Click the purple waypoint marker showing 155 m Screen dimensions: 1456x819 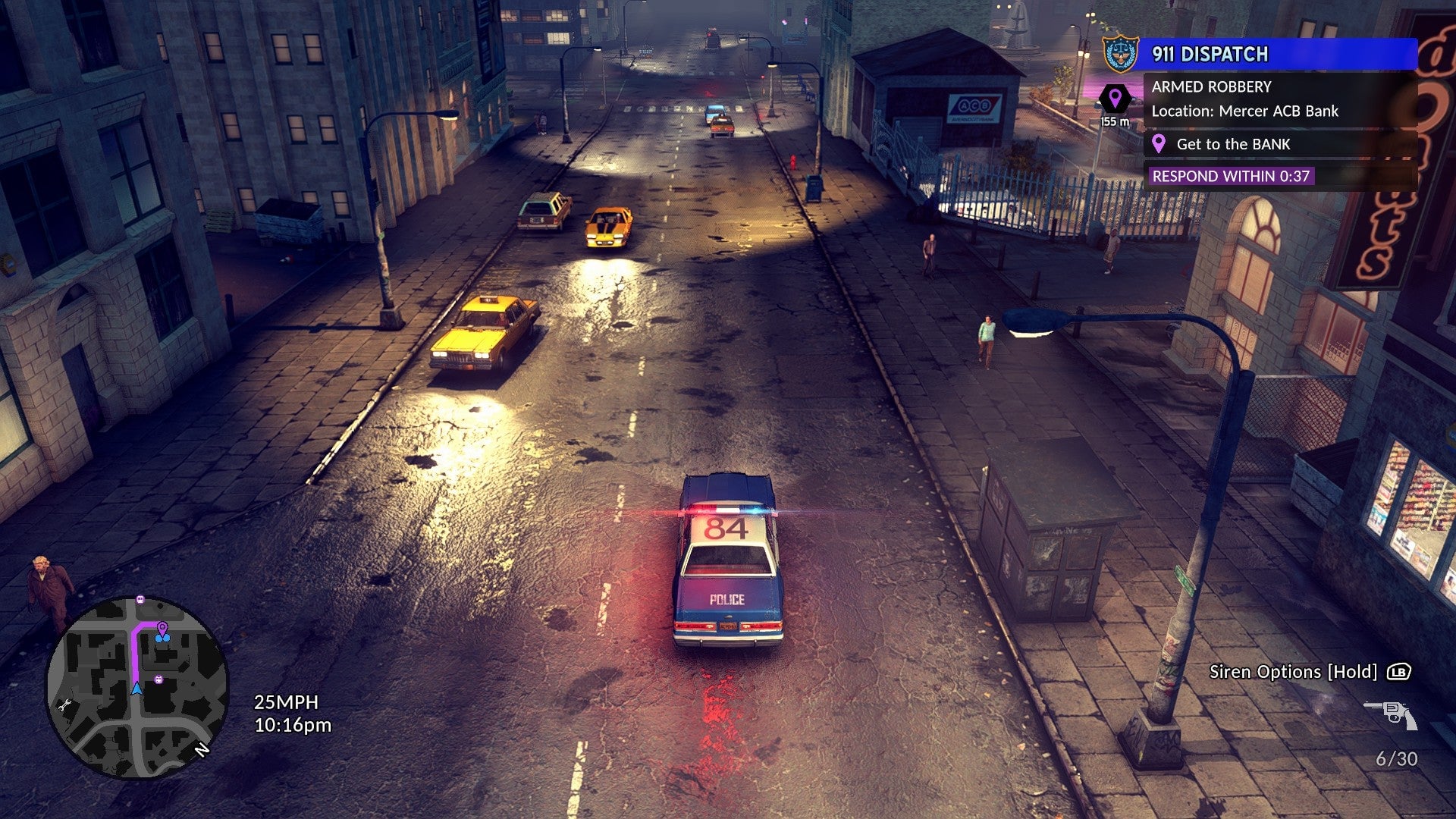pyautogui.click(x=1114, y=101)
